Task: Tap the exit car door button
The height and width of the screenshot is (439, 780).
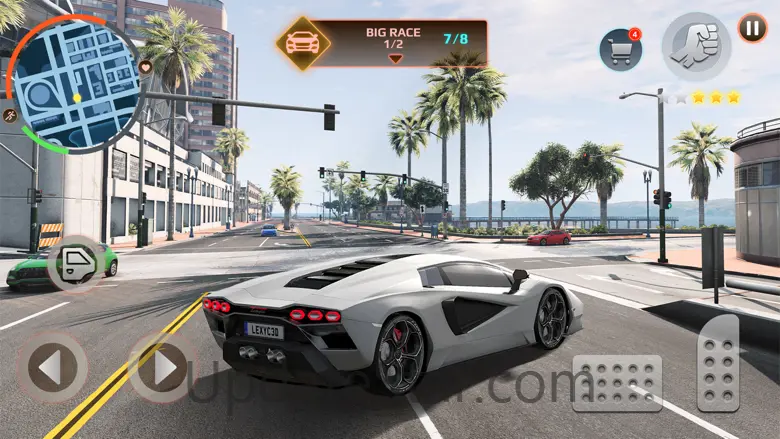Action: tap(77, 264)
